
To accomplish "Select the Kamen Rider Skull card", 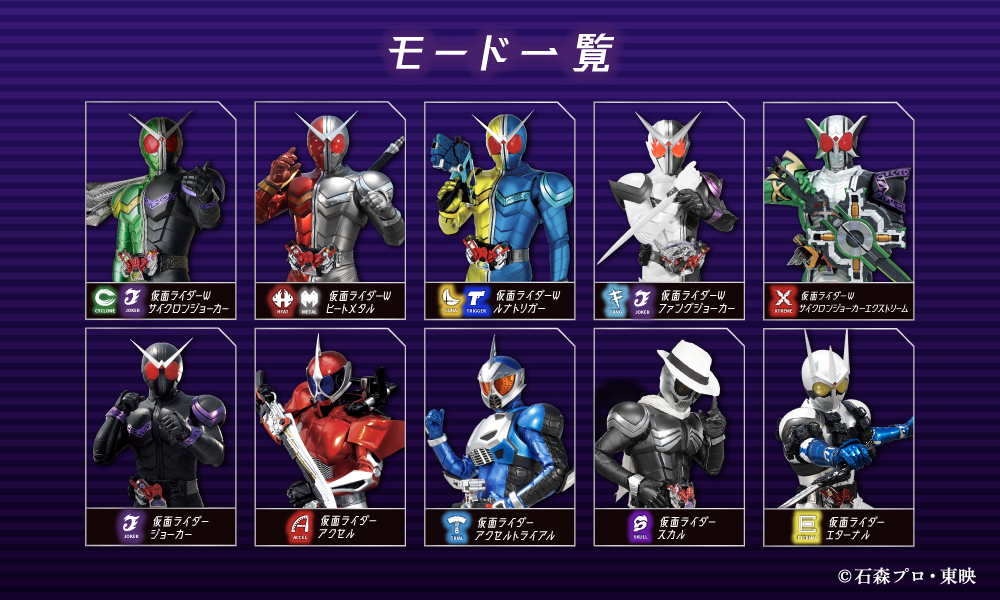I will click(x=669, y=437).
